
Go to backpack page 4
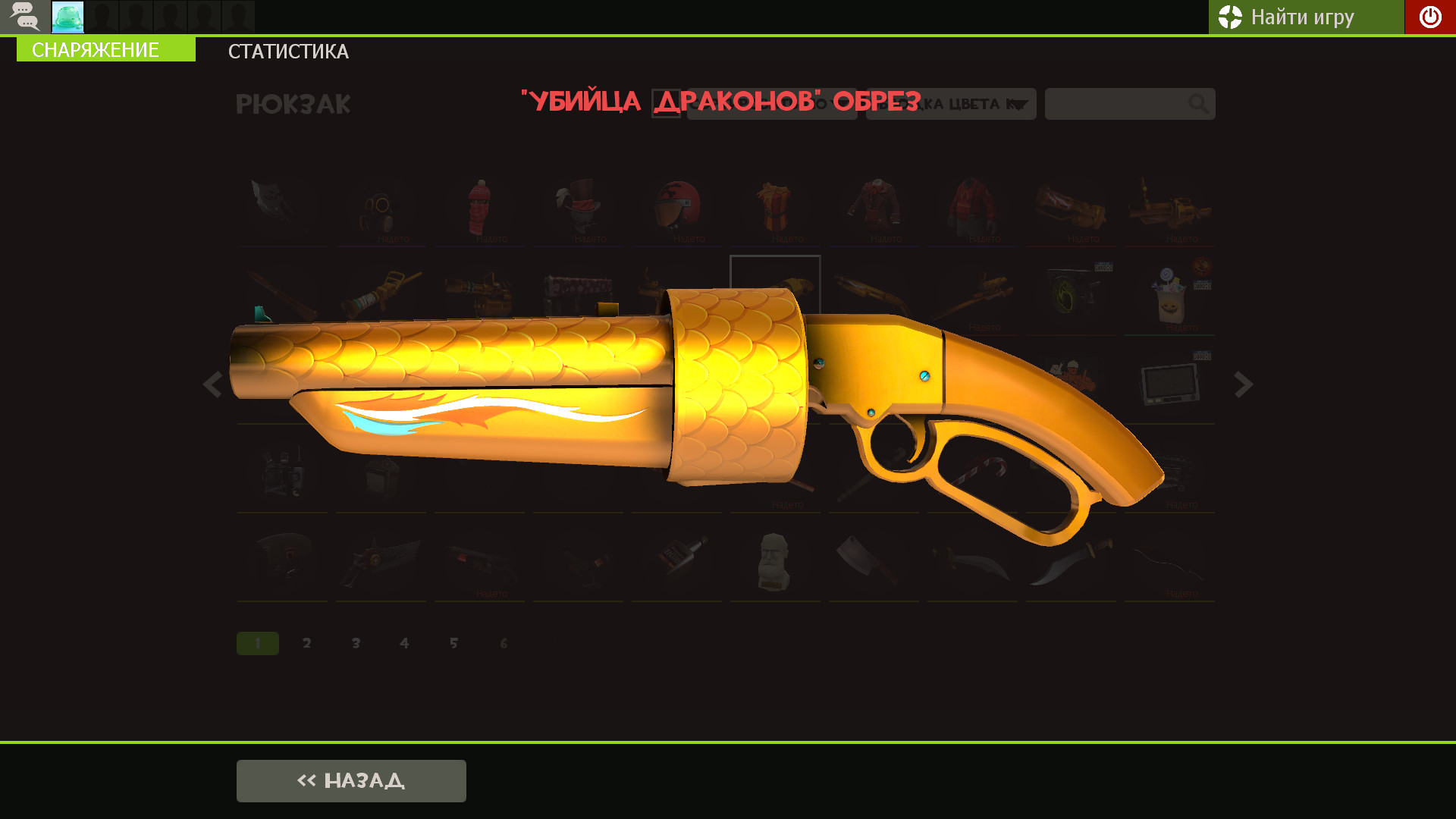tap(405, 642)
